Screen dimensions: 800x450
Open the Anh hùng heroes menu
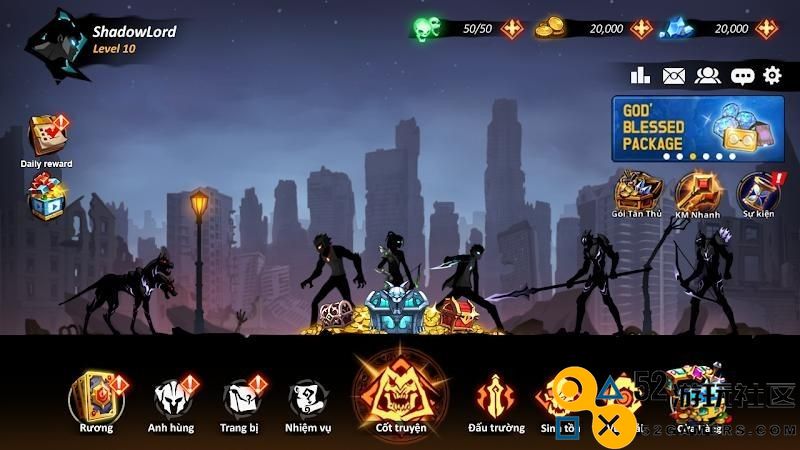pyautogui.click(x=172, y=398)
